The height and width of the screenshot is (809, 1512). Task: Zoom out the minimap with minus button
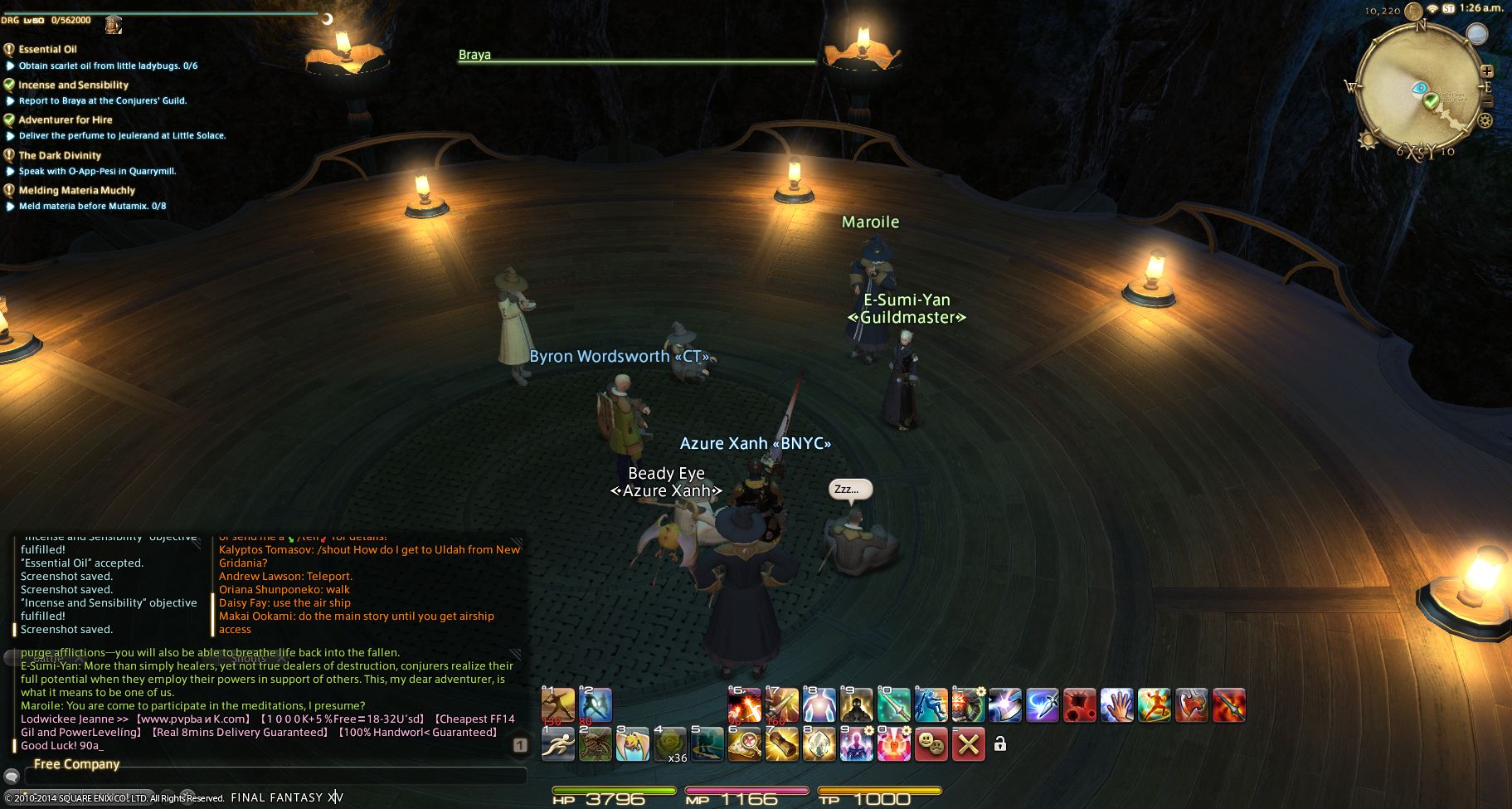pos(1486,101)
